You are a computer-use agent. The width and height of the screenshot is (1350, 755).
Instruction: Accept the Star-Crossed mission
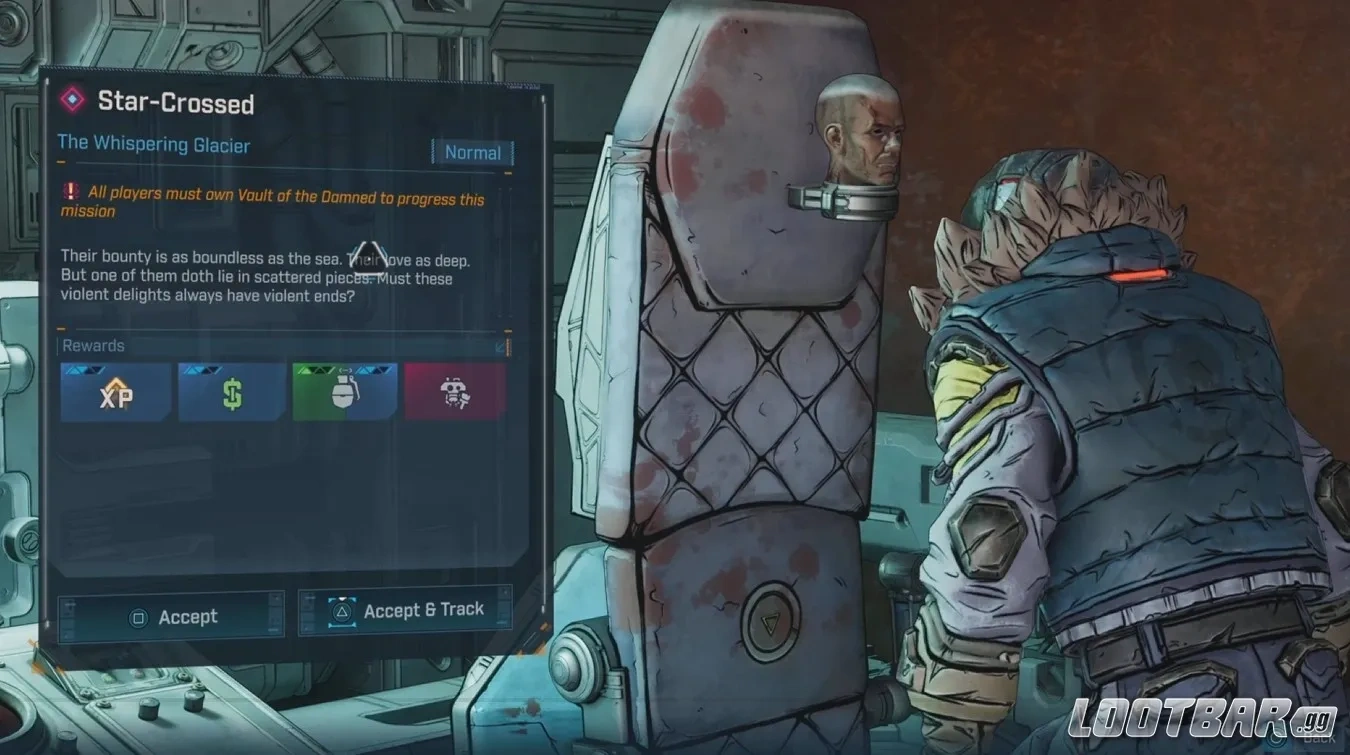click(172, 616)
